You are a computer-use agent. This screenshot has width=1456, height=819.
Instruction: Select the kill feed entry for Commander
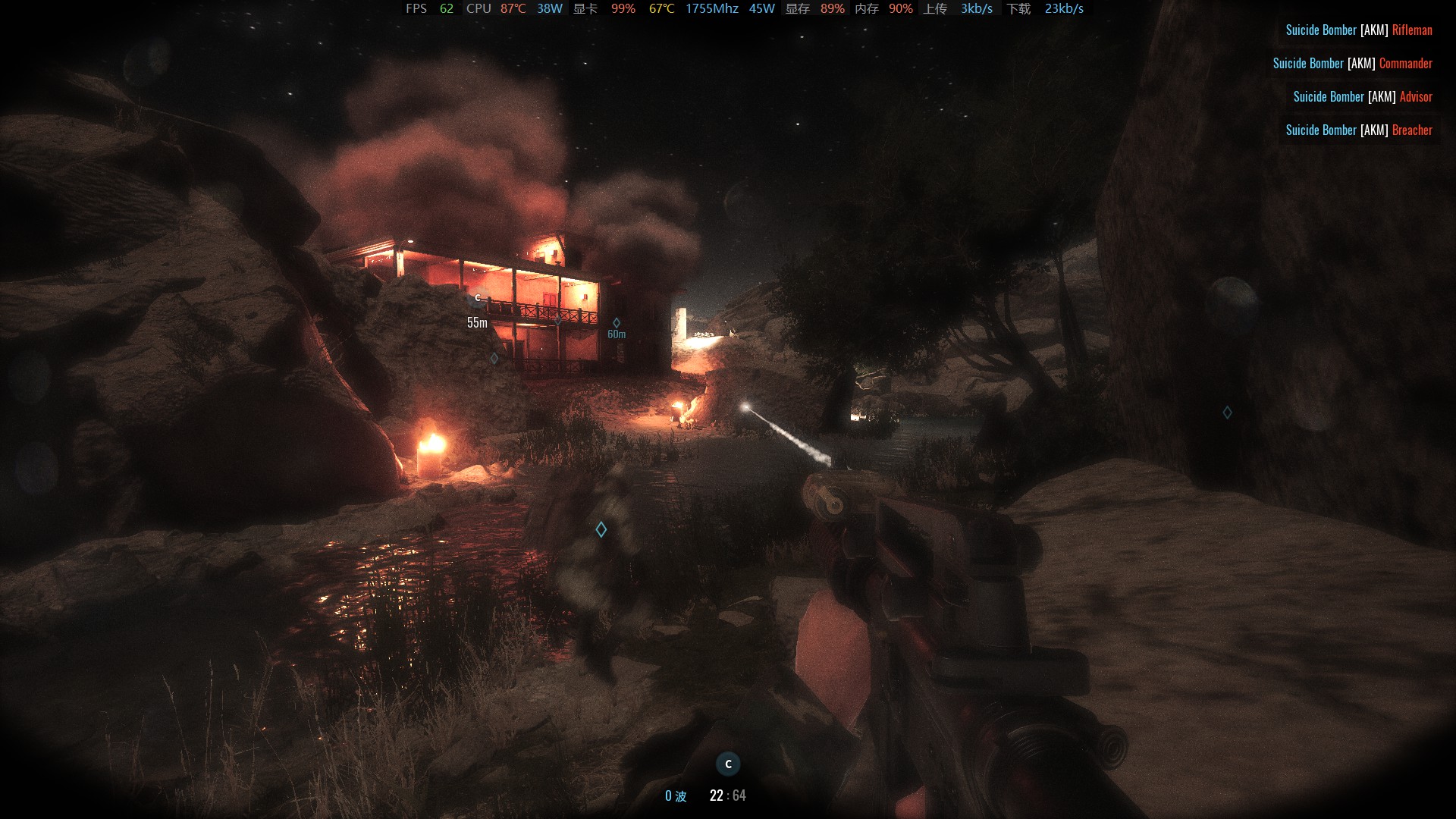pos(1352,64)
